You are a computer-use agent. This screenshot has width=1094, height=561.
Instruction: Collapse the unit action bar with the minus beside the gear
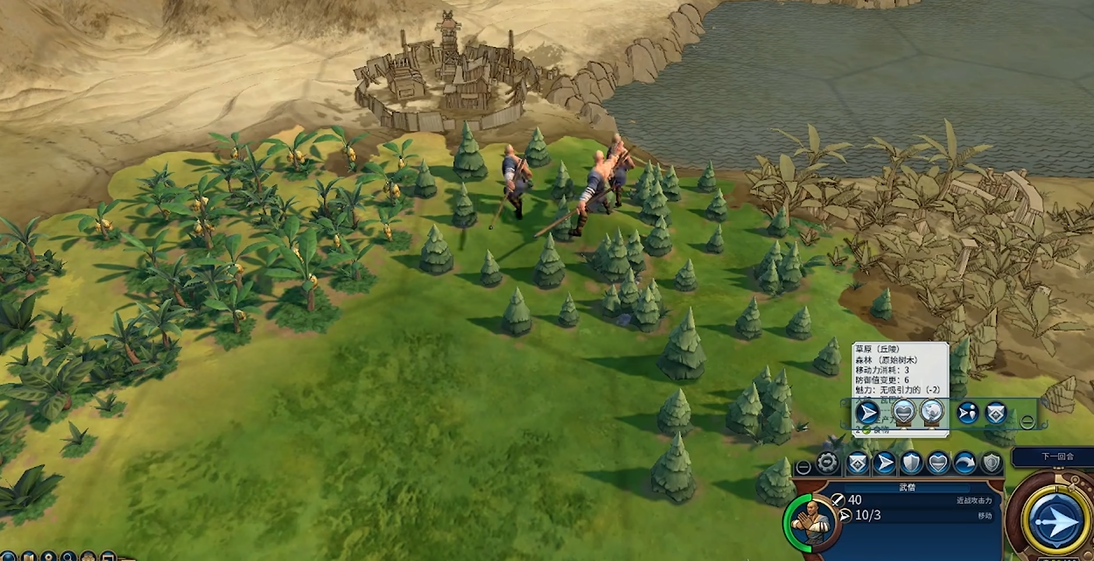point(803,467)
